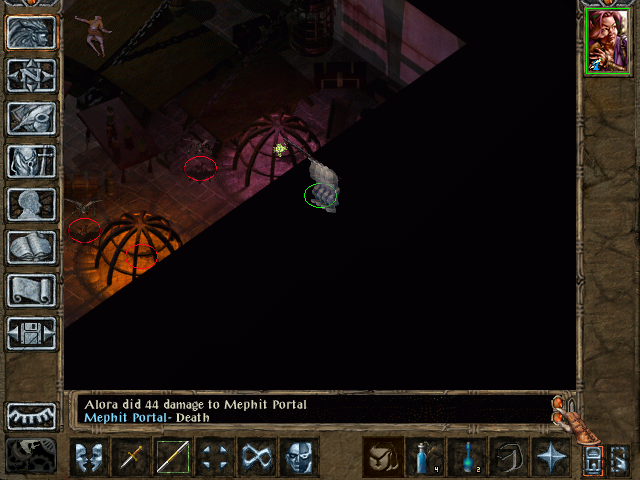Activate the infinity loop action button
The height and width of the screenshot is (480, 640).
coord(256,458)
